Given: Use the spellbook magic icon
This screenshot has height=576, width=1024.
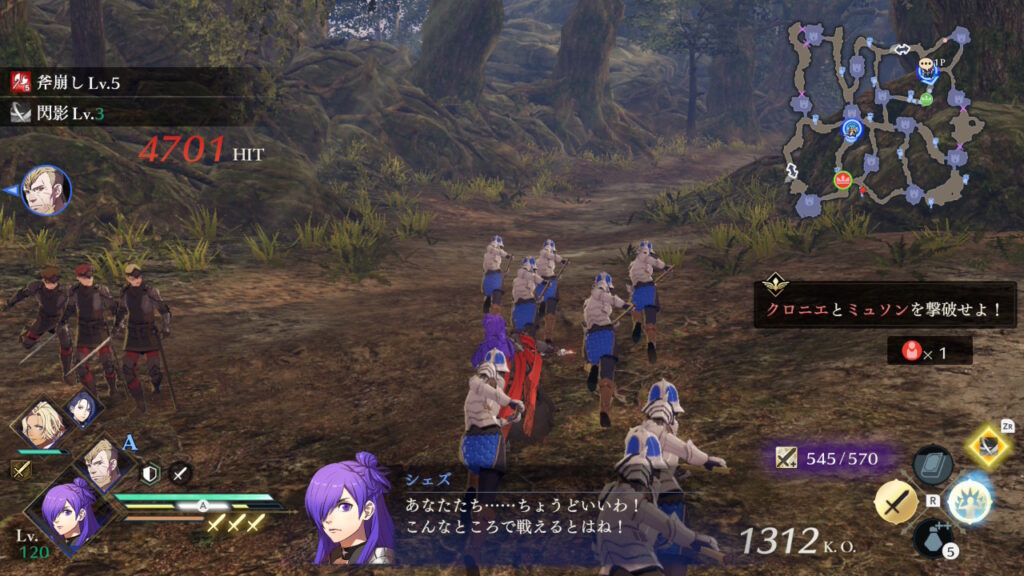Looking at the screenshot, I should click(x=932, y=465).
